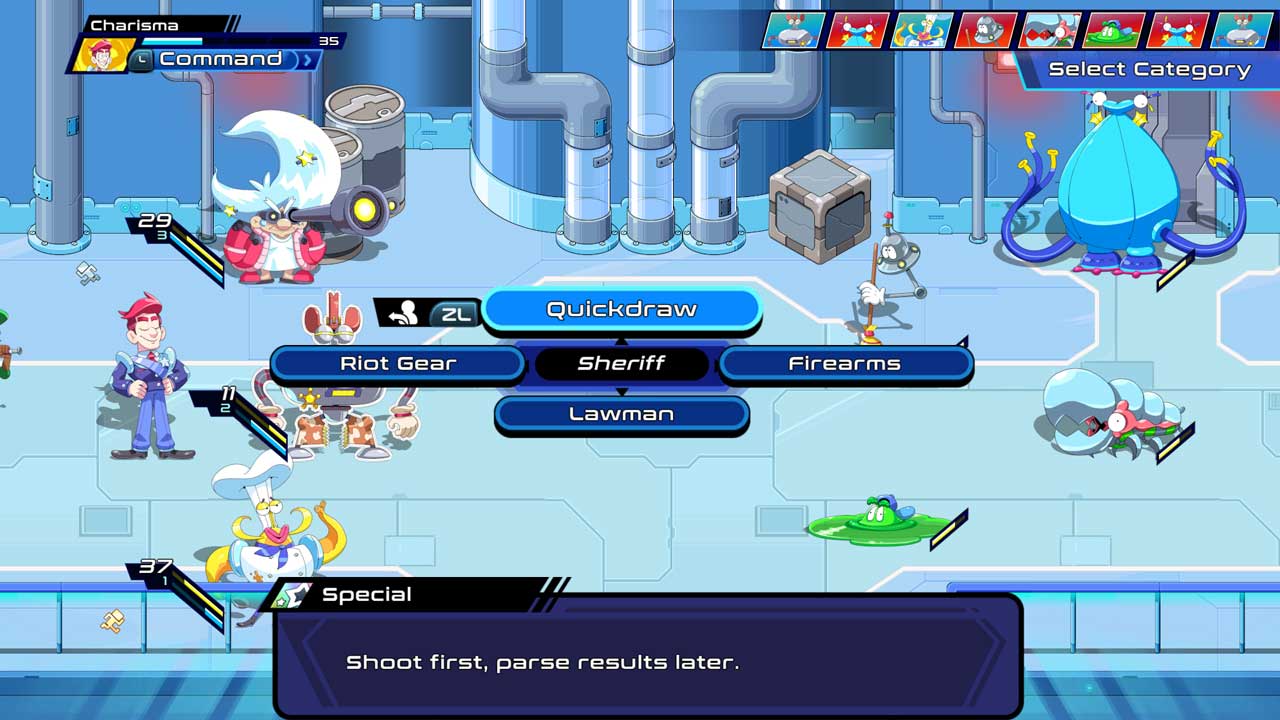Viewport: 1280px width, 720px height.
Task: Choose the Riot Gear category
Action: pyautogui.click(x=397, y=363)
